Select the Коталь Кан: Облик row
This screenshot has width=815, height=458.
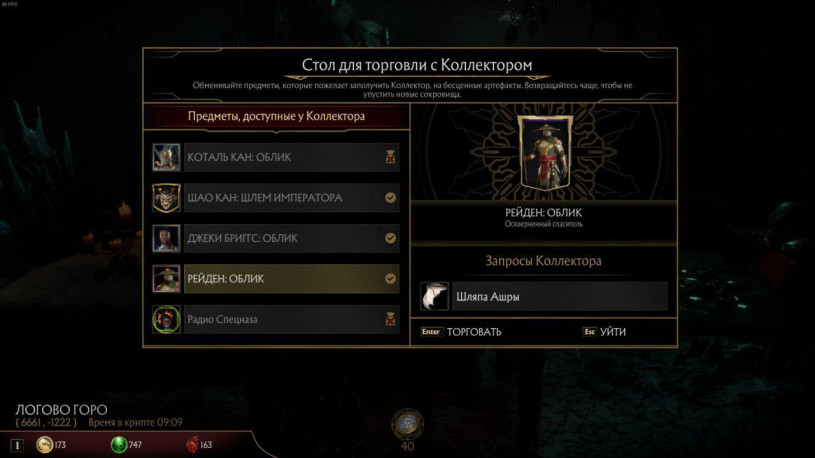point(290,158)
